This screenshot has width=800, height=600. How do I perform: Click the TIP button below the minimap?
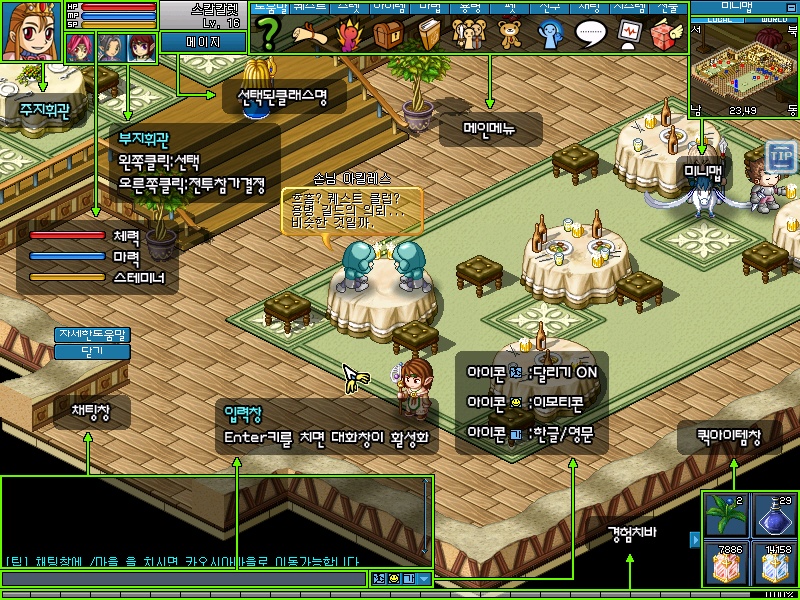coord(781,157)
